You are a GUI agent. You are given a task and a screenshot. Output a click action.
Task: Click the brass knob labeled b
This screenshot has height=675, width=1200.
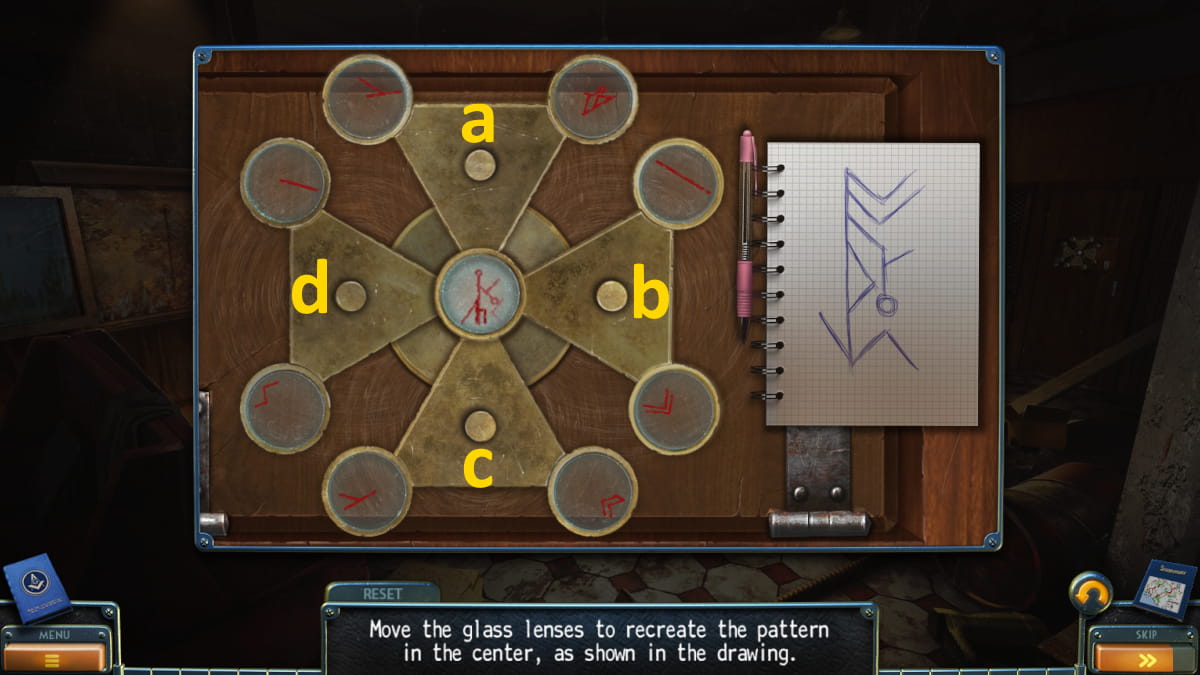pyautogui.click(x=611, y=296)
